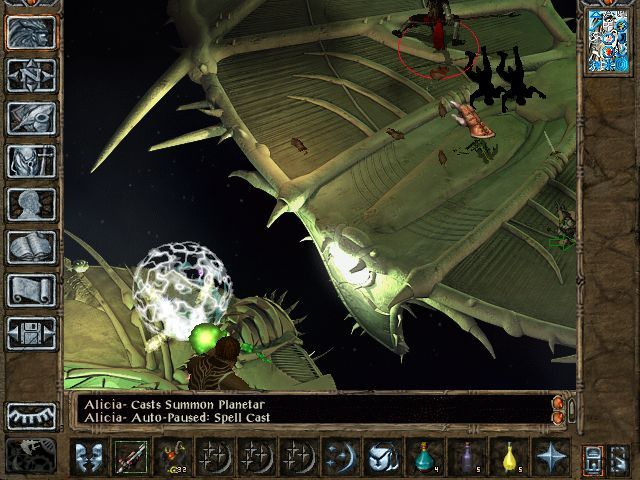Open the character record bust button
This screenshot has height=480, width=640.
coord(31,204)
